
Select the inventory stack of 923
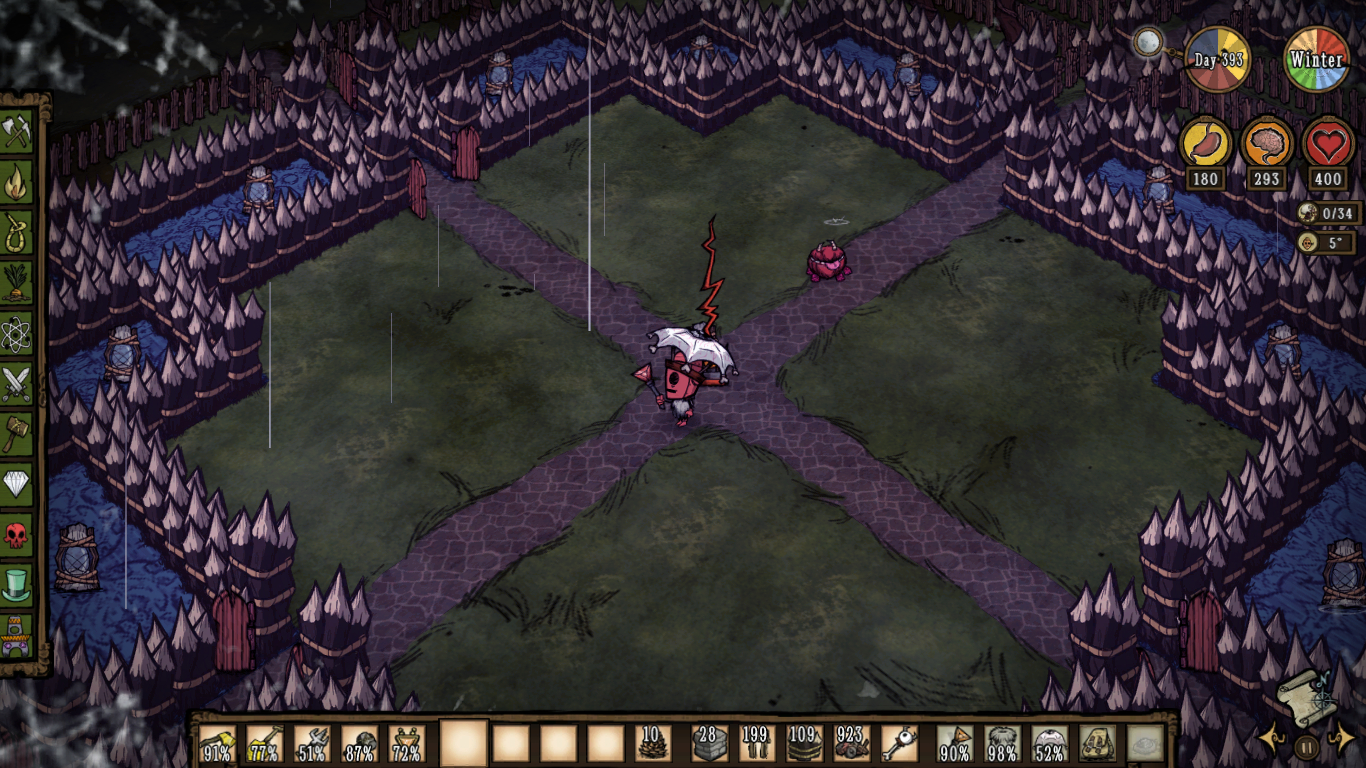[x=852, y=744]
